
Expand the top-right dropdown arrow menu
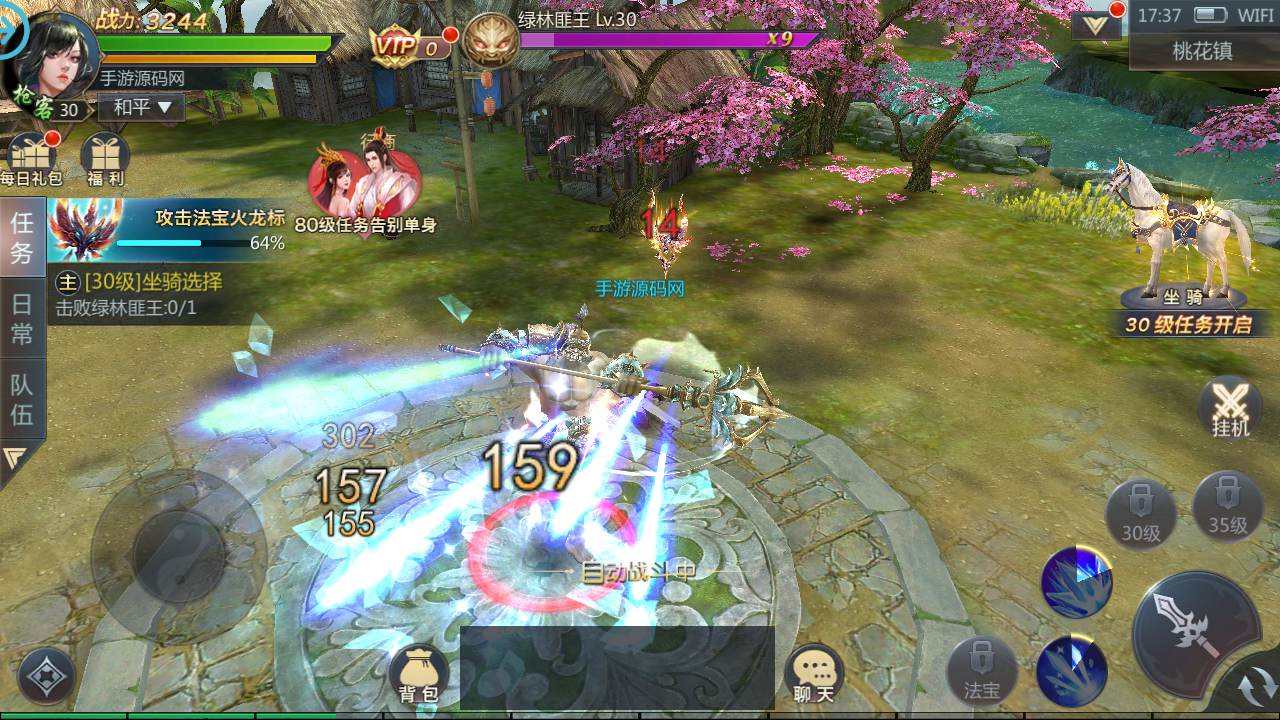click(1096, 25)
